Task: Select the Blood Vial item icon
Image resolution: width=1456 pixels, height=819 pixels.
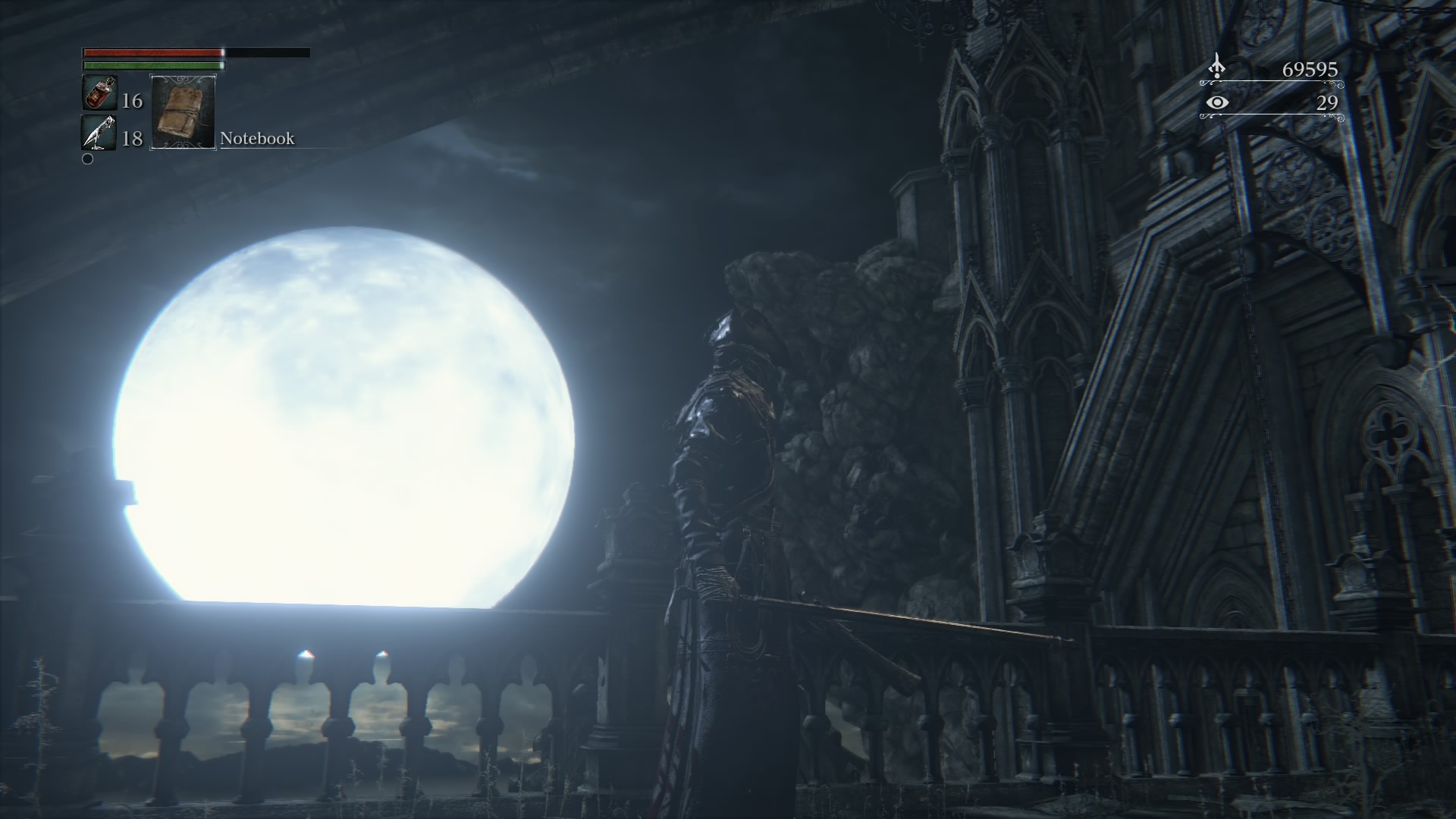Action: pos(99,93)
